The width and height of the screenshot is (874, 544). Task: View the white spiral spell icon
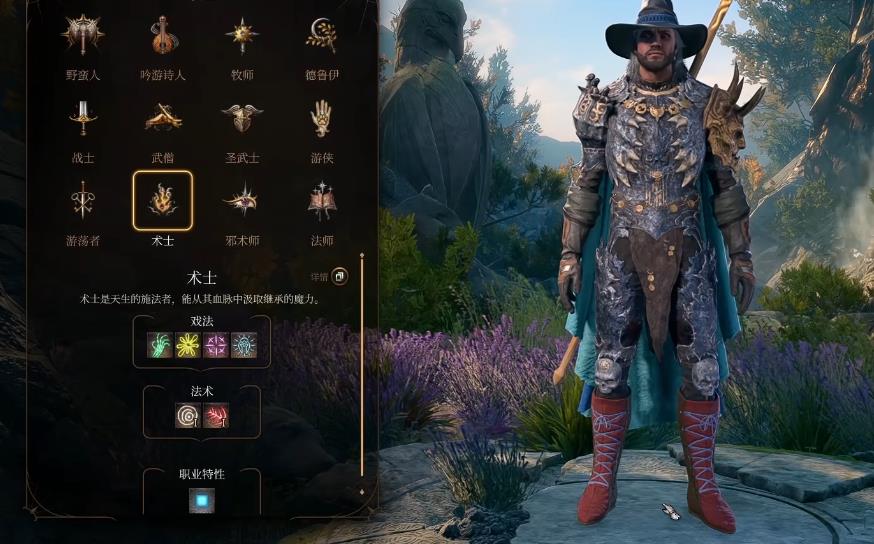click(x=188, y=415)
